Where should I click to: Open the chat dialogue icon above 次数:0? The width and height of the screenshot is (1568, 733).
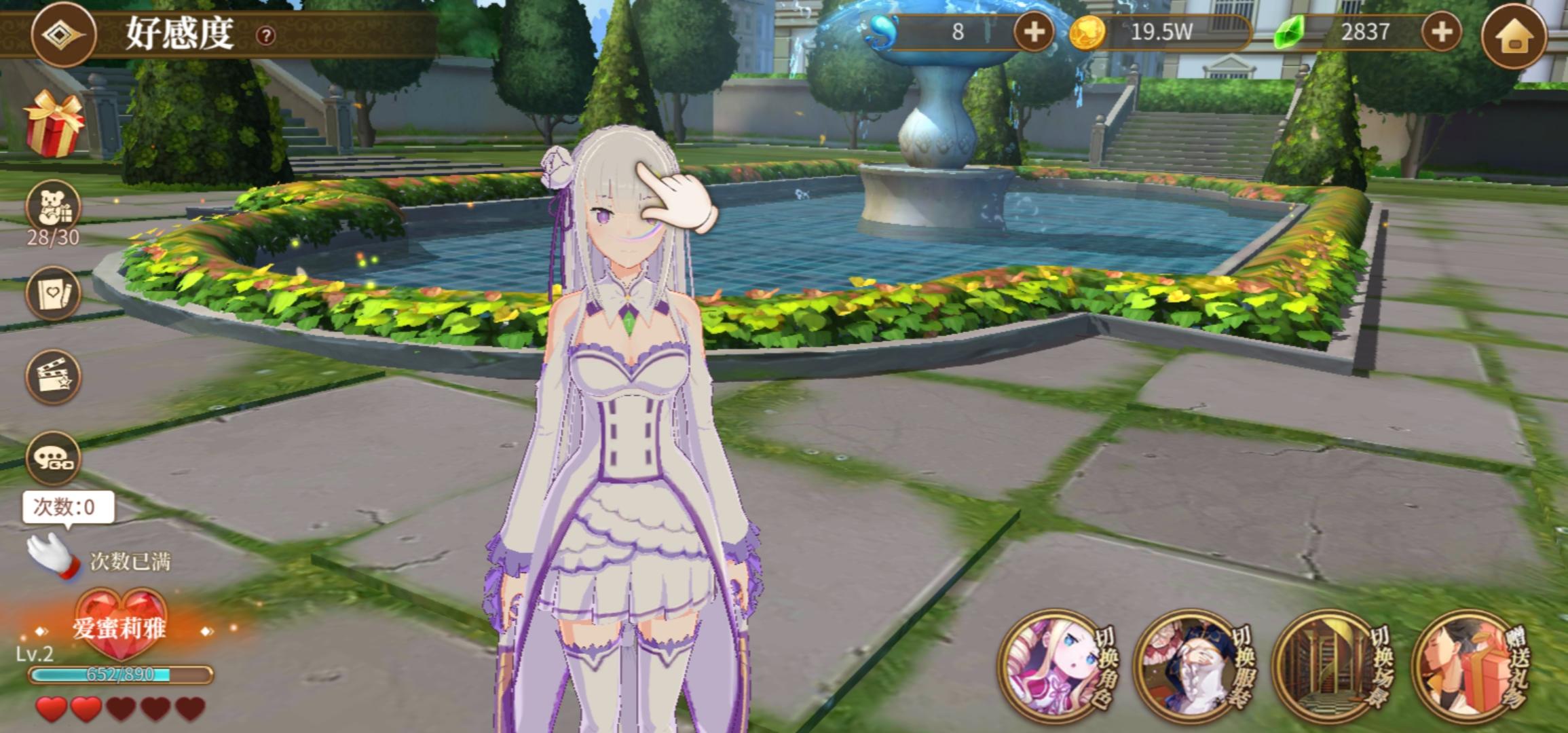tap(53, 458)
